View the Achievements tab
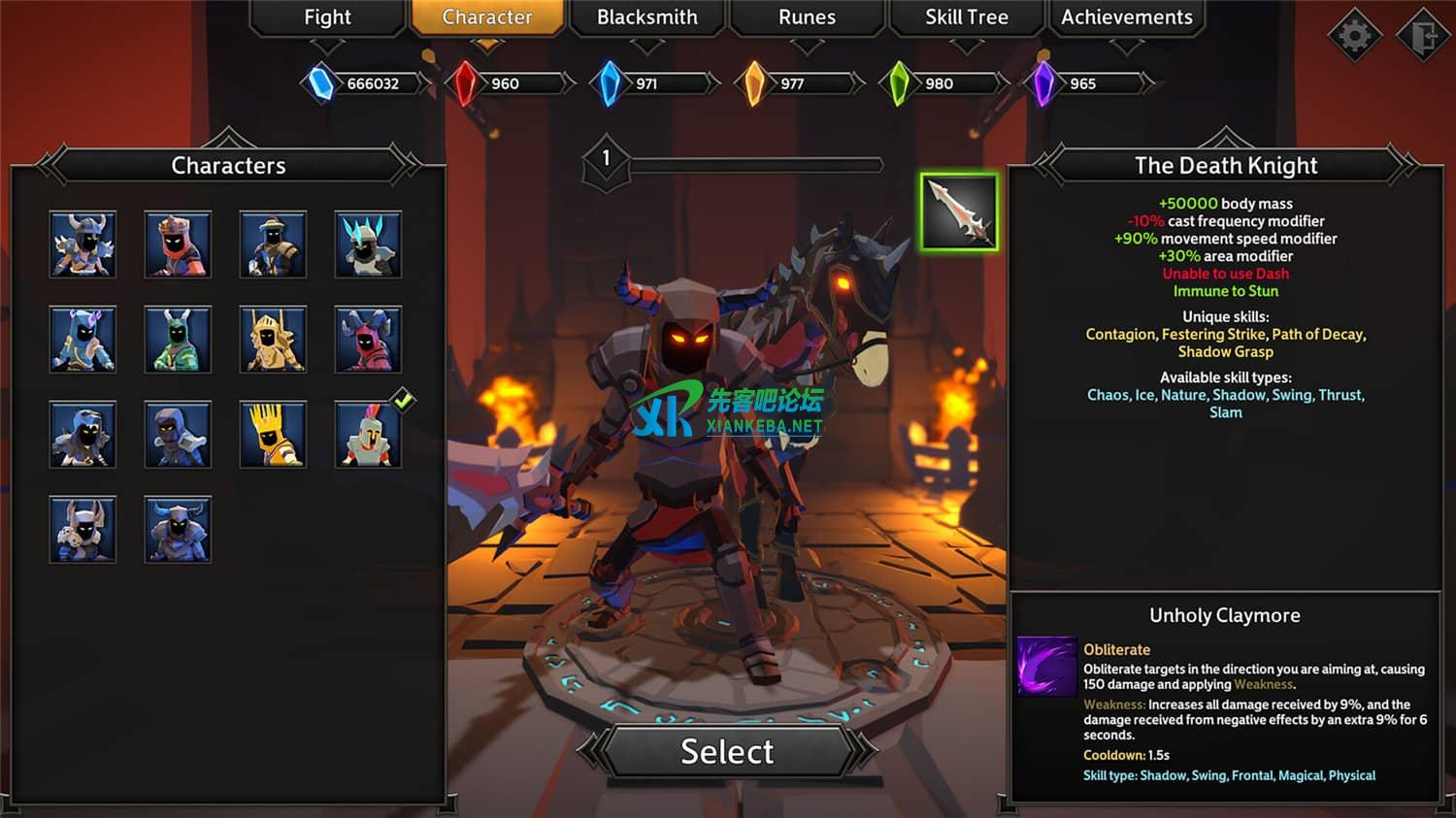The width and height of the screenshot is (1456, 818). [x=1126, y=17]
